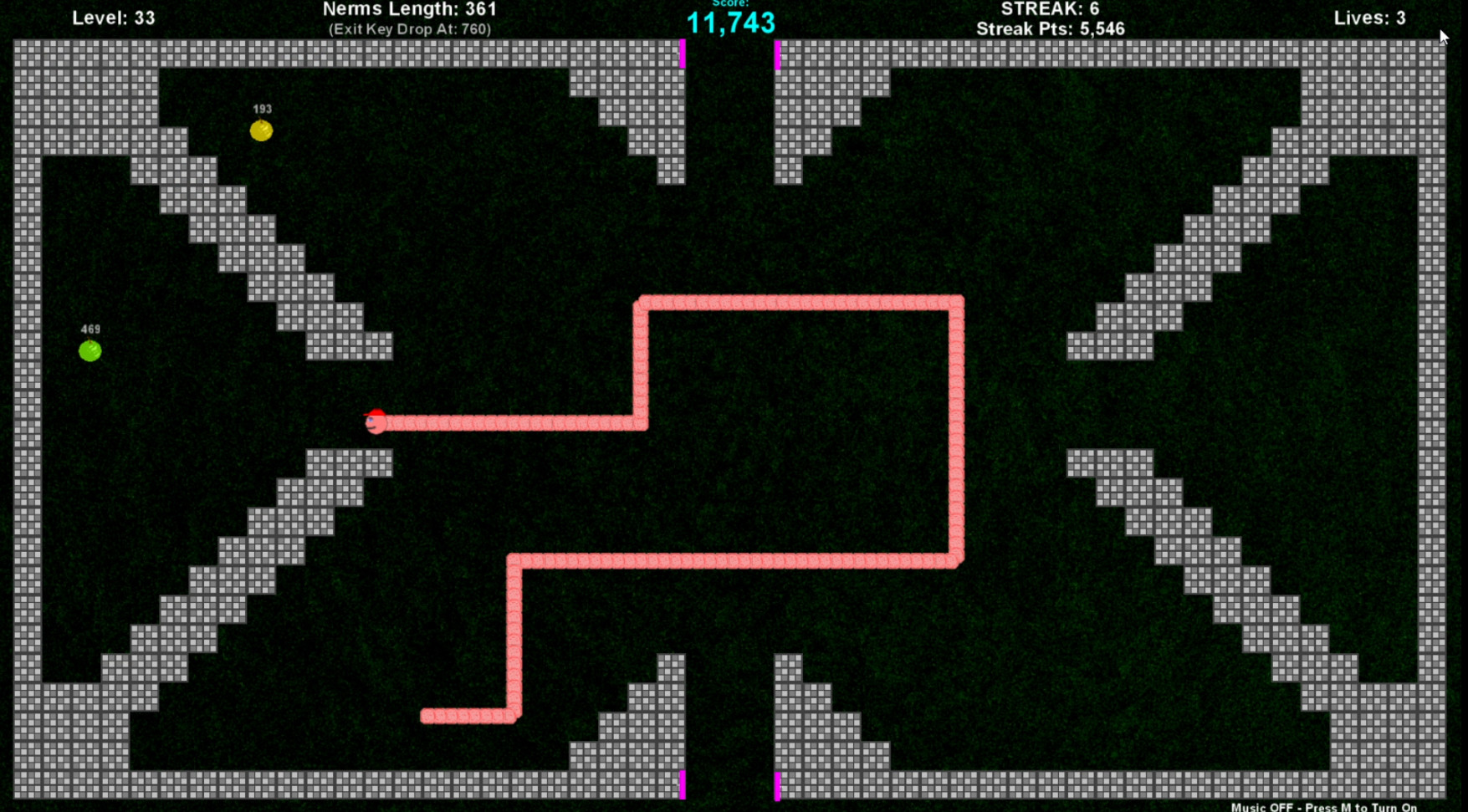Click the STREAK: 6 indicator

coord(1050,8)
